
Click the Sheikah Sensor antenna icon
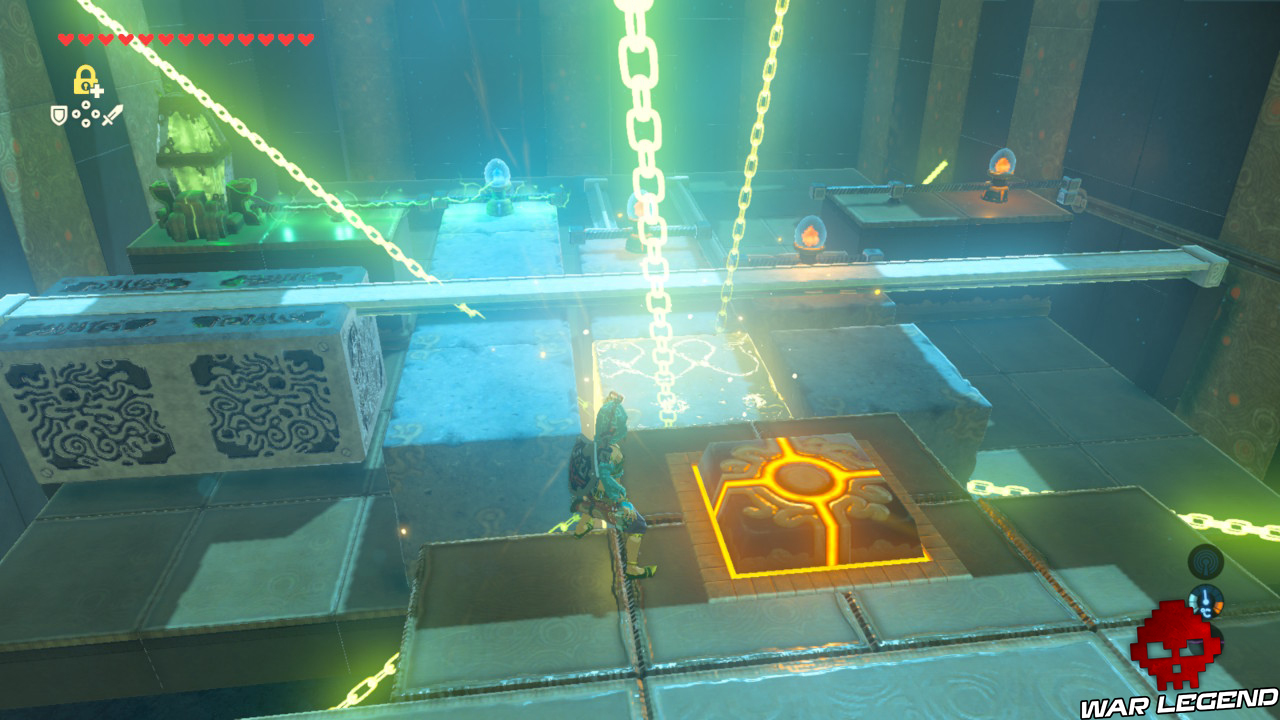click(x=1206, y=561)
